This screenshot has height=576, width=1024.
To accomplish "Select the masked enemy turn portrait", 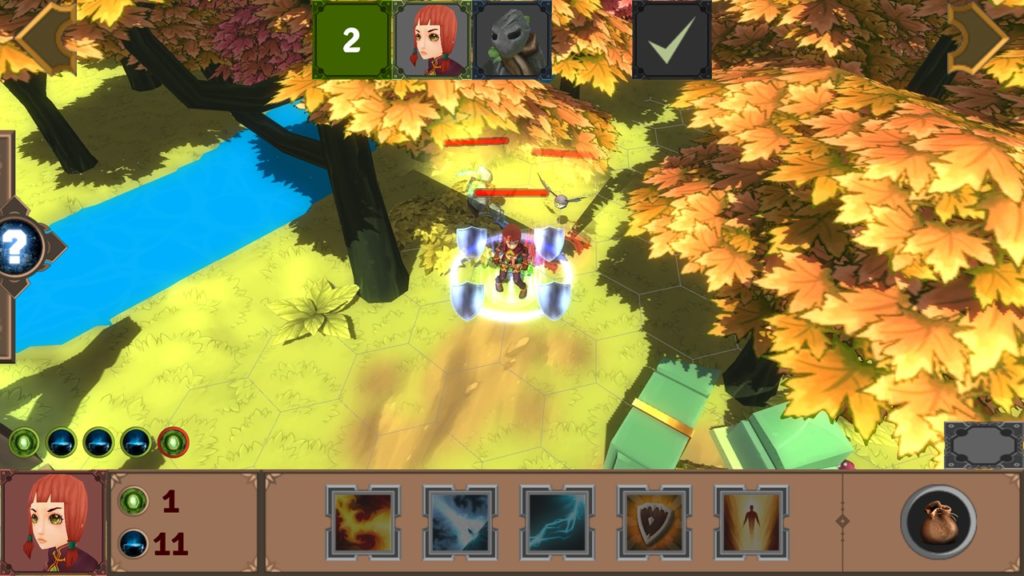I will [511, 40].
